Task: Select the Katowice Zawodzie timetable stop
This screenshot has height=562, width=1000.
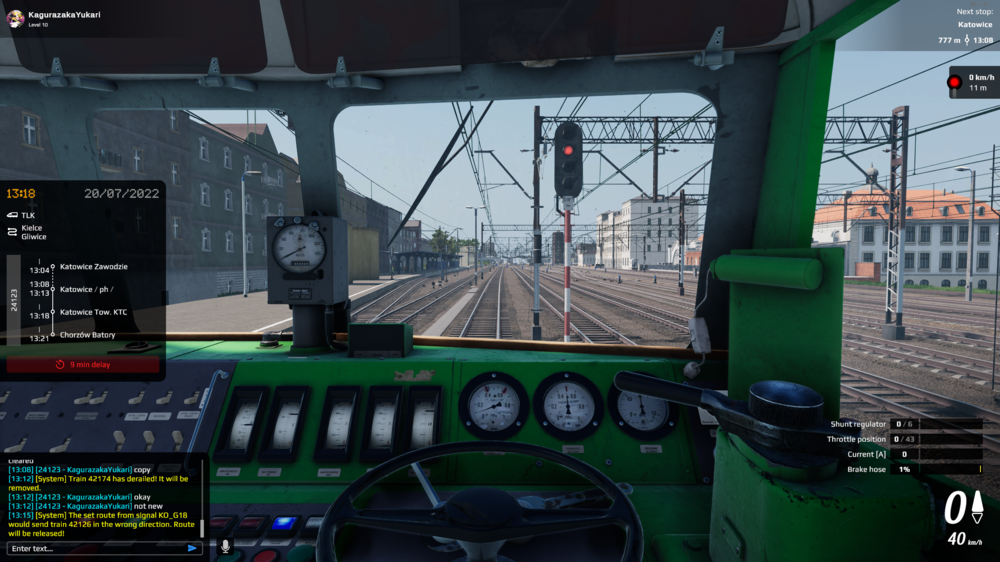Action: pos(93,267)
